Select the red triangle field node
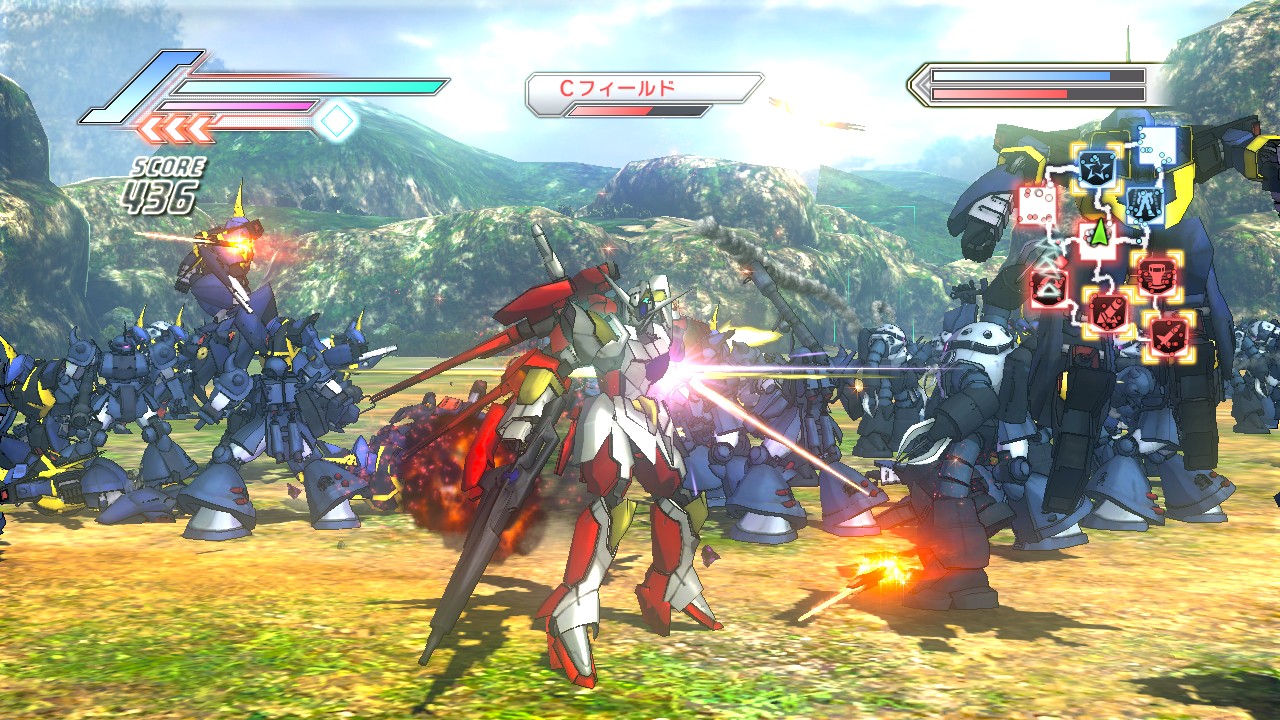Viewport: 1280px width, 720px height. point(1047,287)
